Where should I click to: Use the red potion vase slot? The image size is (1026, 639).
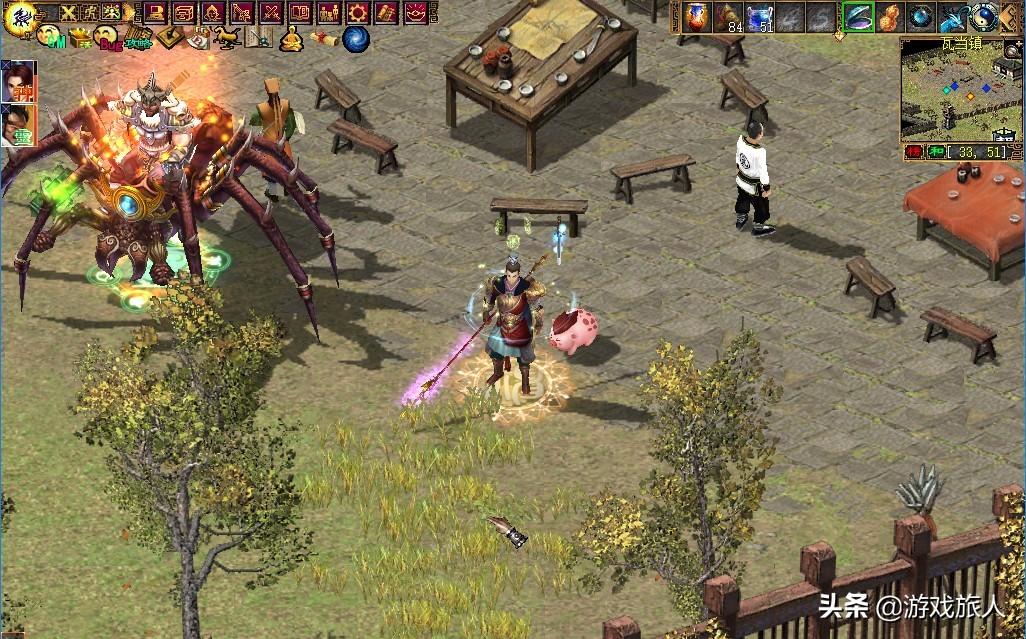coord(696,17)
